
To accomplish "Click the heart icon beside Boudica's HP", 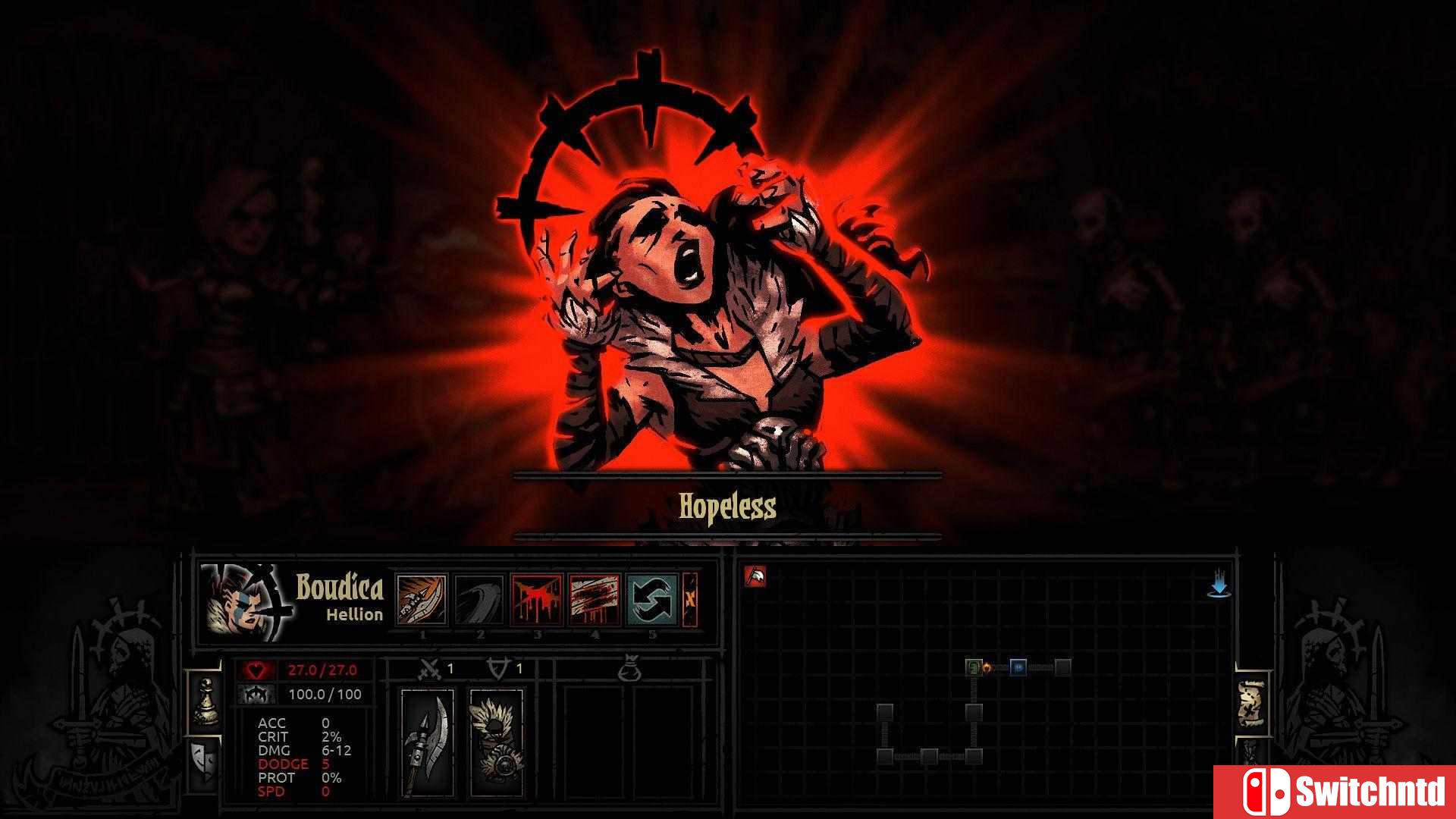I will click(x=258, y=670).
